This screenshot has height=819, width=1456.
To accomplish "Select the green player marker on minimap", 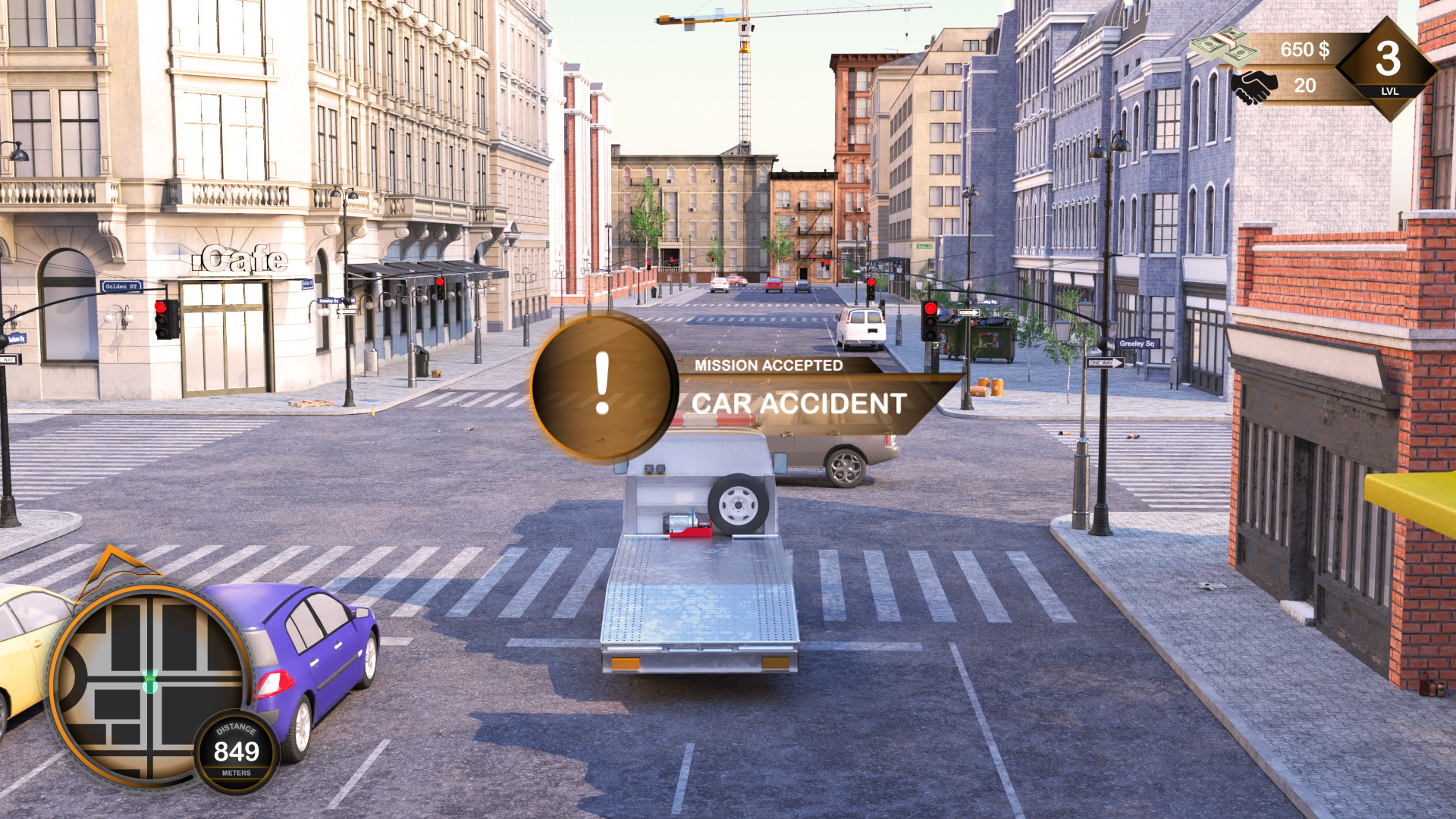I will tap(150, 684).
